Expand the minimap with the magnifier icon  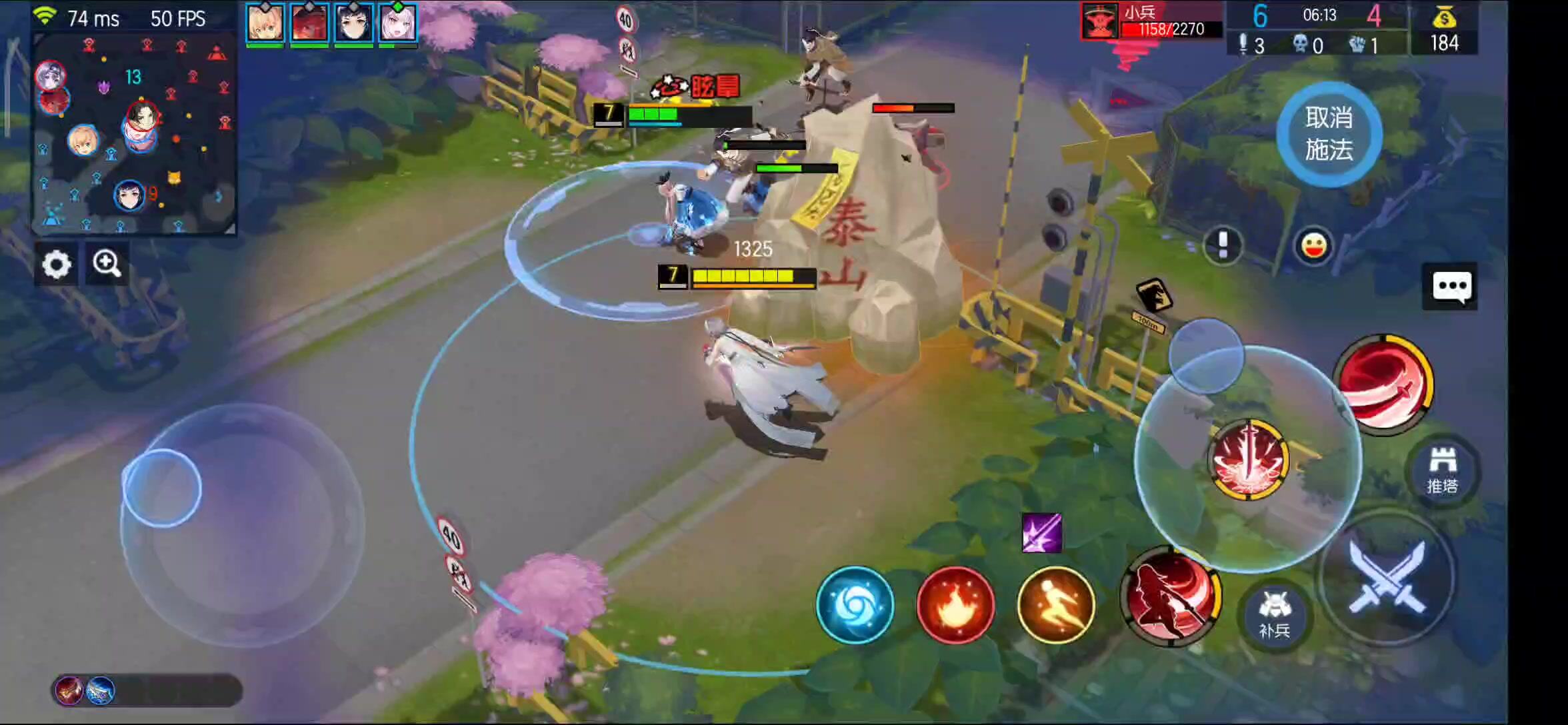pyautogui.click(x=106, y=264)
